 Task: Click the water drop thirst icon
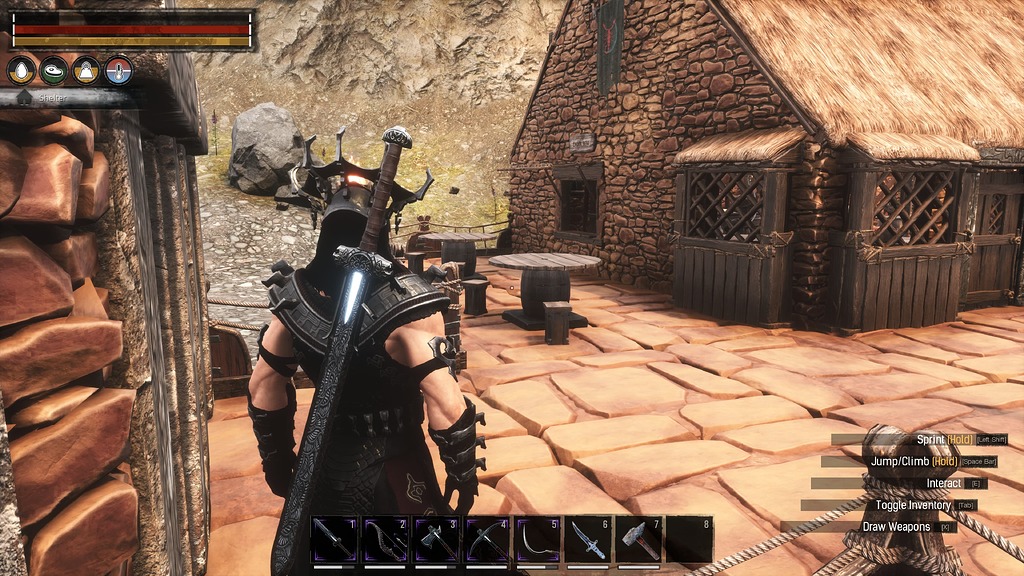[x=22, y=70]
